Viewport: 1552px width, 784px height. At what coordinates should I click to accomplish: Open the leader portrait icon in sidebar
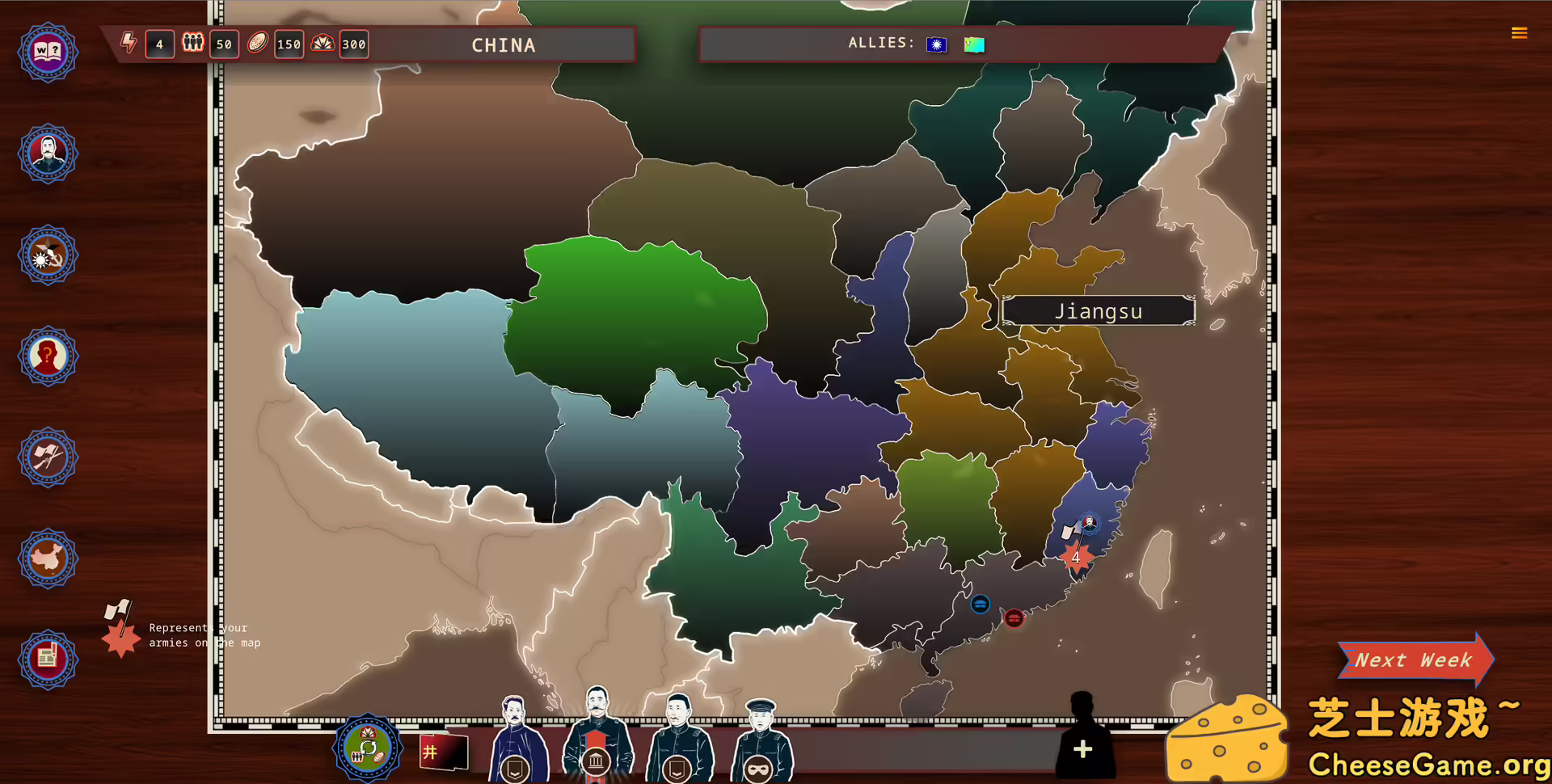48,154
